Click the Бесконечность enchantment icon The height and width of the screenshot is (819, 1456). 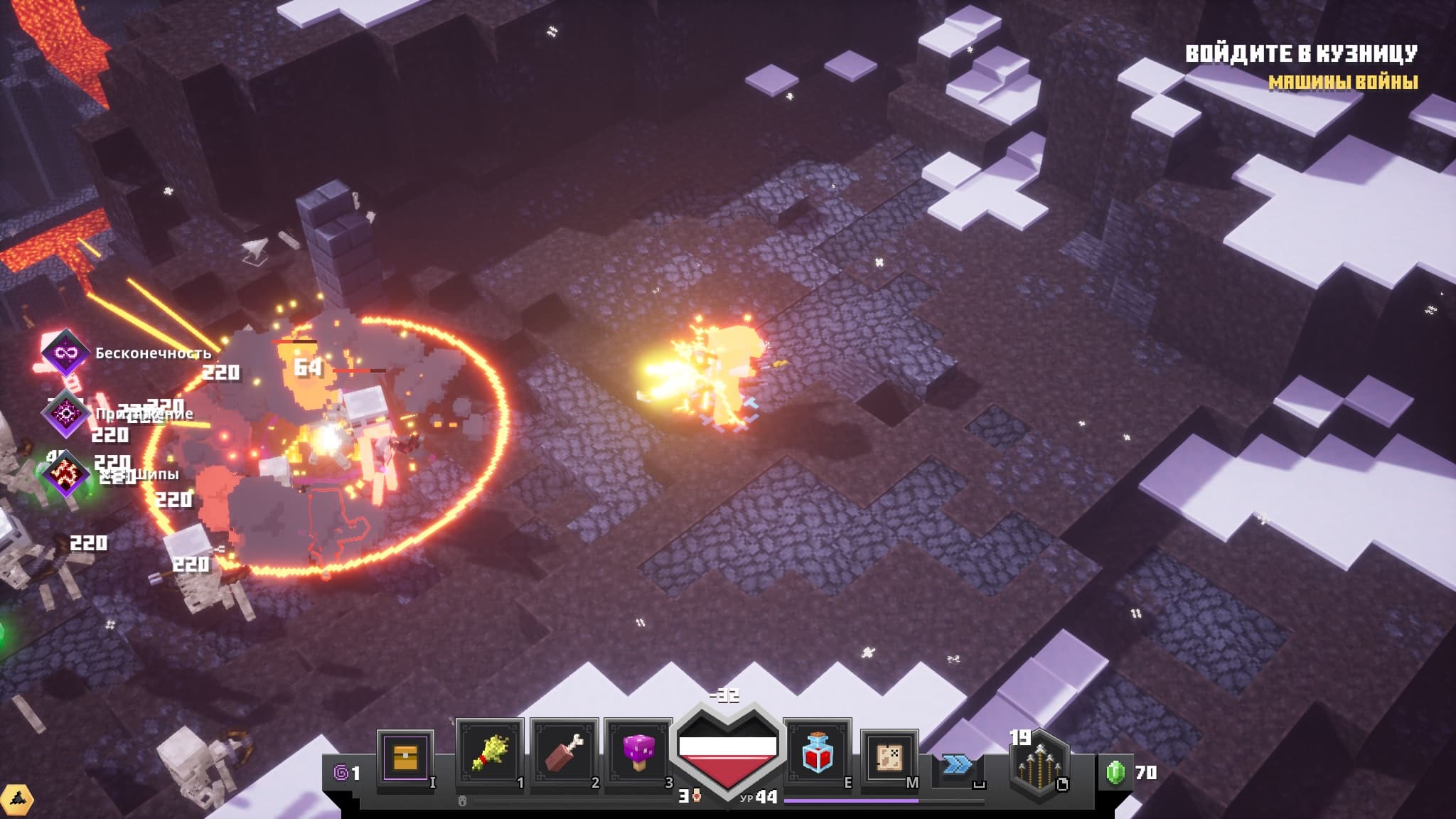[65, 353]
